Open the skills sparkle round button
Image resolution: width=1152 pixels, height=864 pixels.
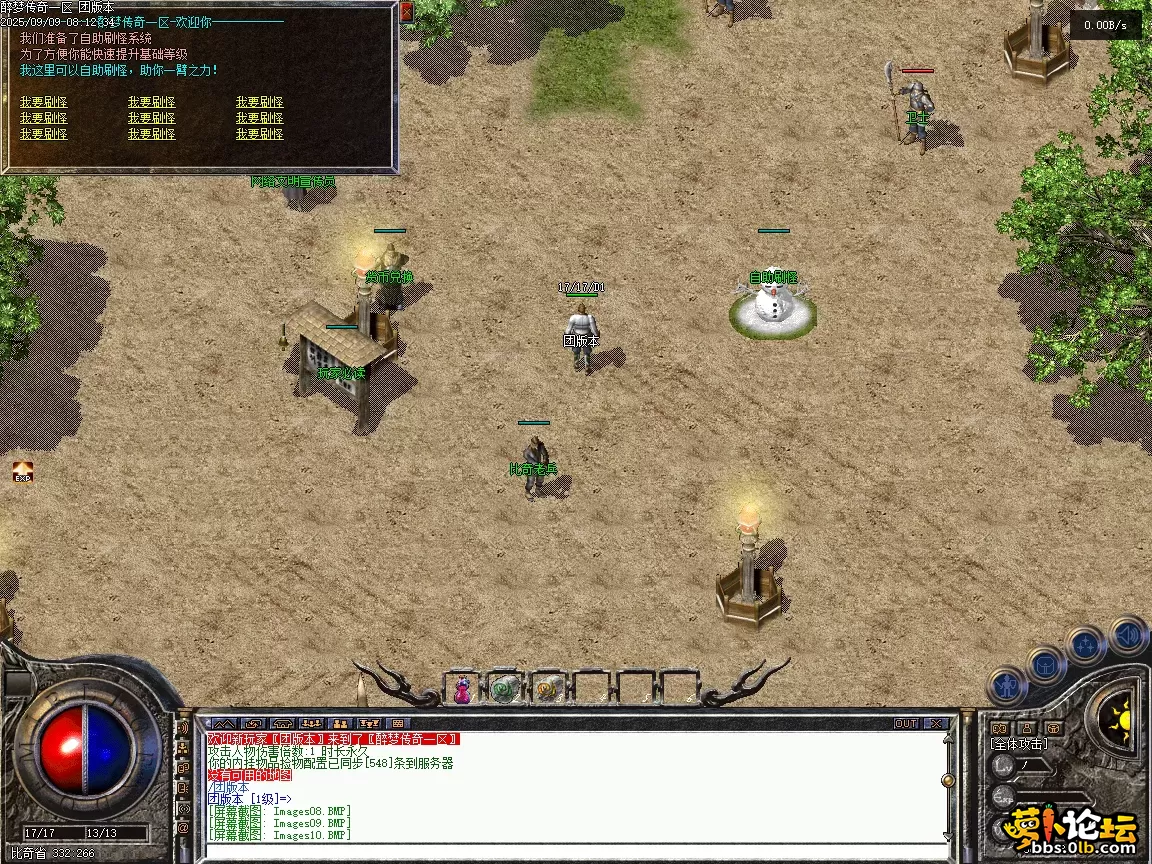[1086, 644]
